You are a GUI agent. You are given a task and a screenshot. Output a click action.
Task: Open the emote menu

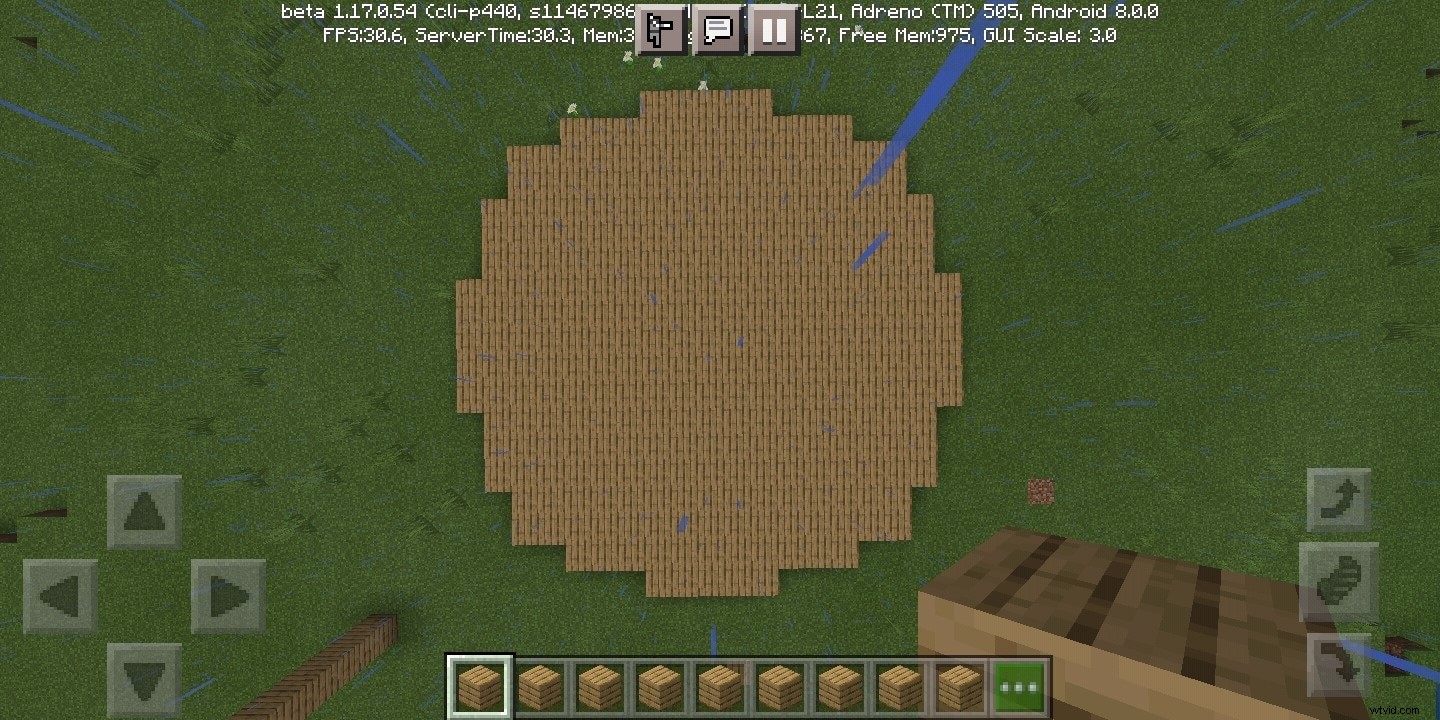(661, 30)
